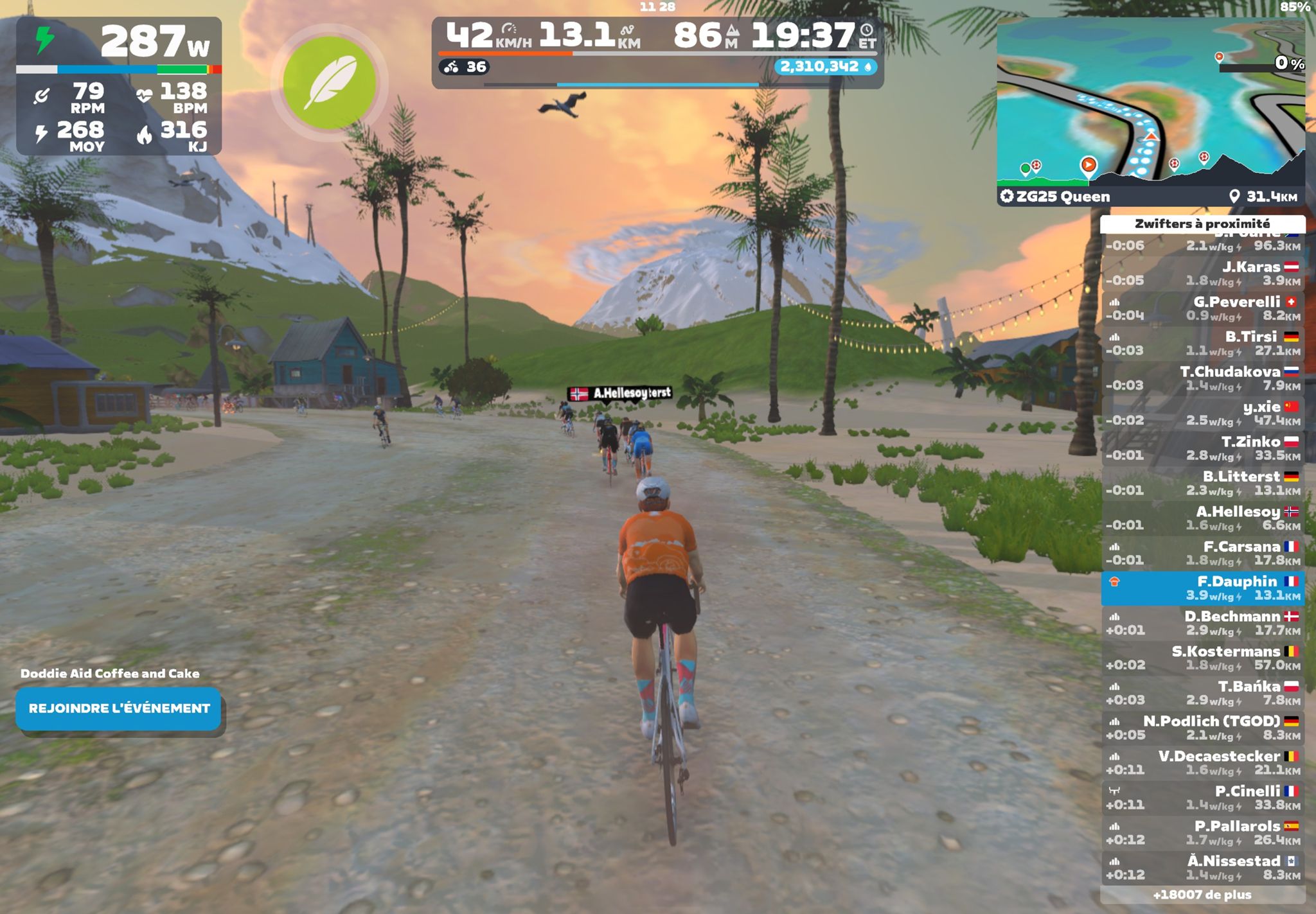
Task: Select D.Bechmann rider row
Action: [x=1202, y=623]
